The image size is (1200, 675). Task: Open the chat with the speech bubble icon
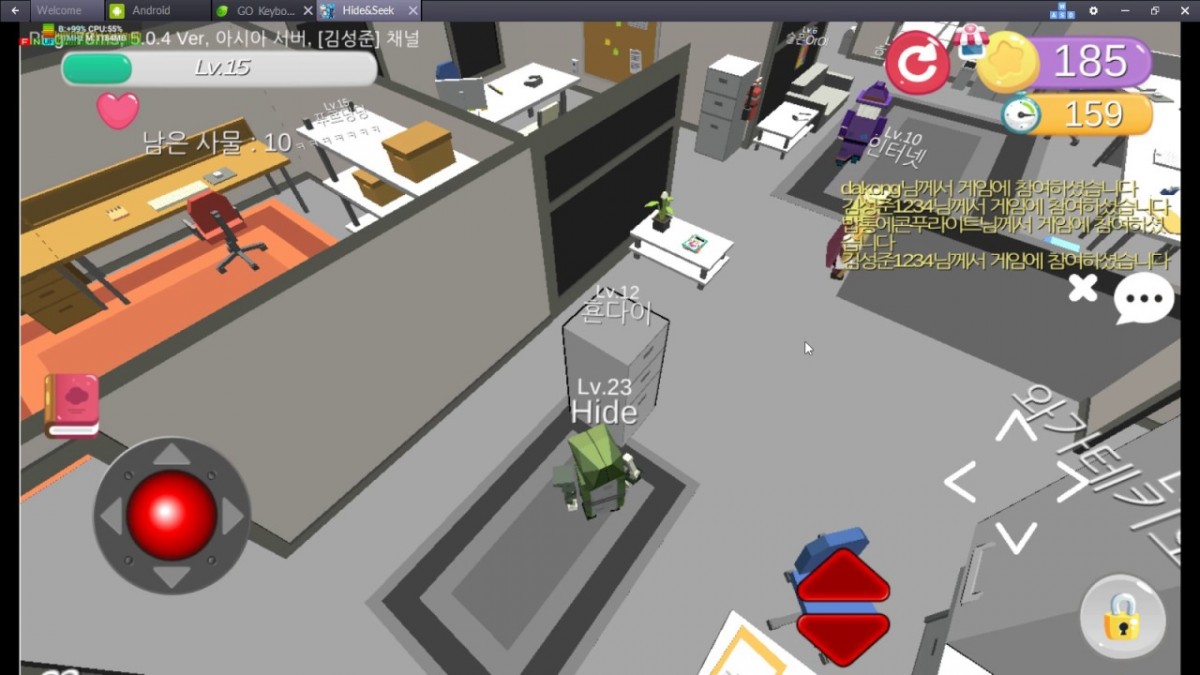click(1144, 299)
